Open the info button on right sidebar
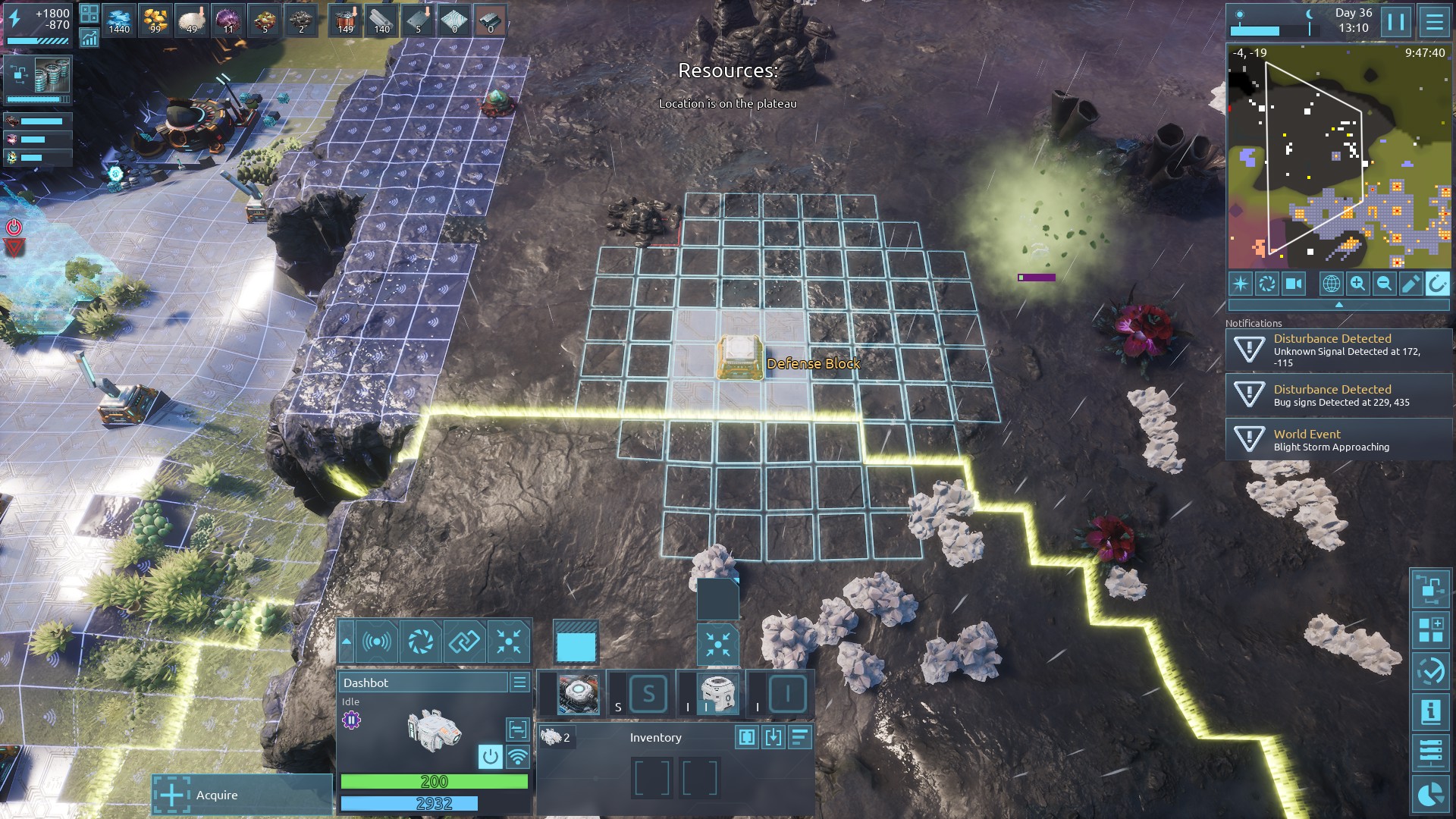1456x819 pixels. tap(1430, 711)
